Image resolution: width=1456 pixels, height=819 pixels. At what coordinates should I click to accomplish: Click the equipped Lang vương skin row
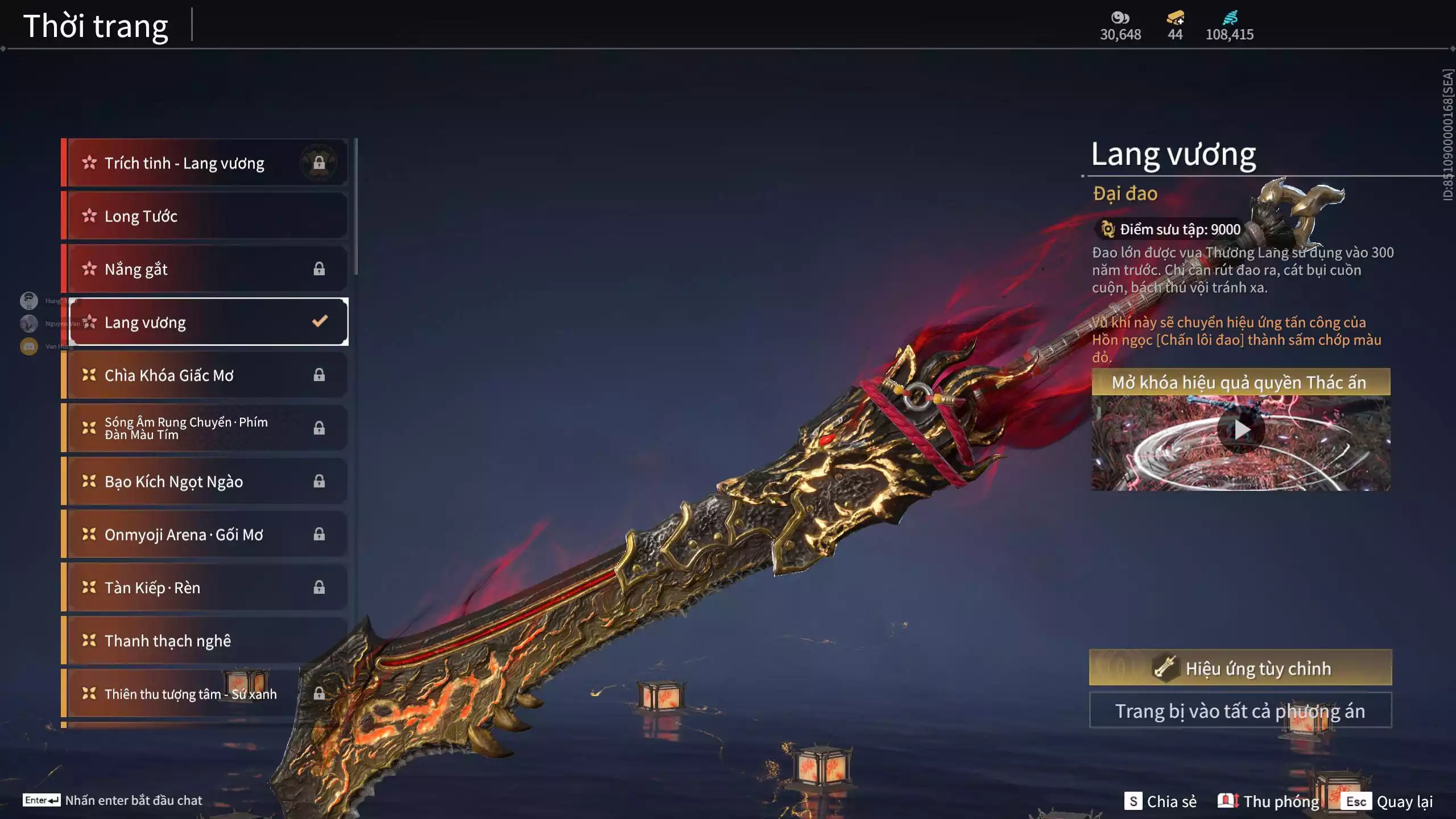(208, 322)
